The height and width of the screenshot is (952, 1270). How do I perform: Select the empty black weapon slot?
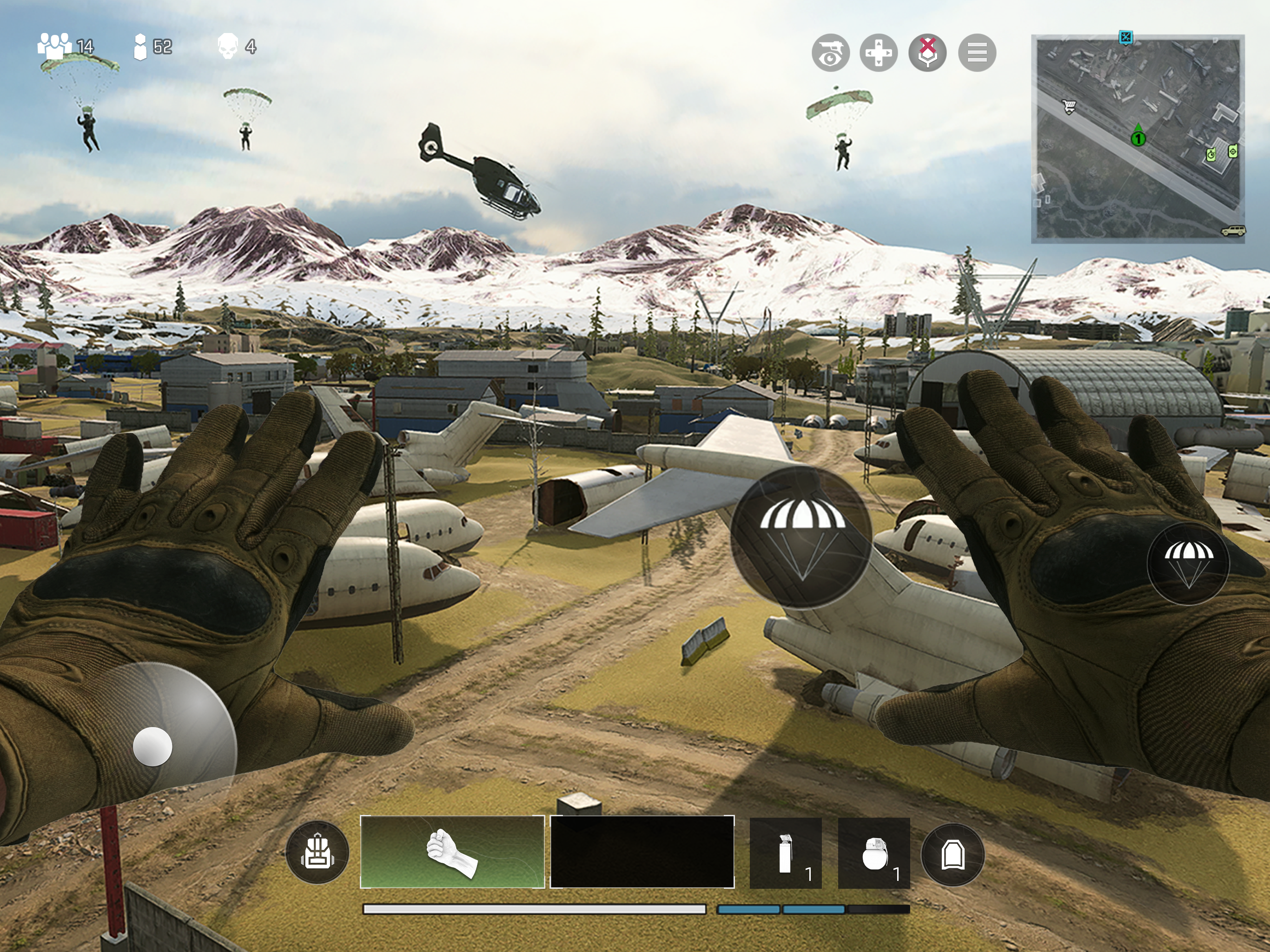coord(642,852)
